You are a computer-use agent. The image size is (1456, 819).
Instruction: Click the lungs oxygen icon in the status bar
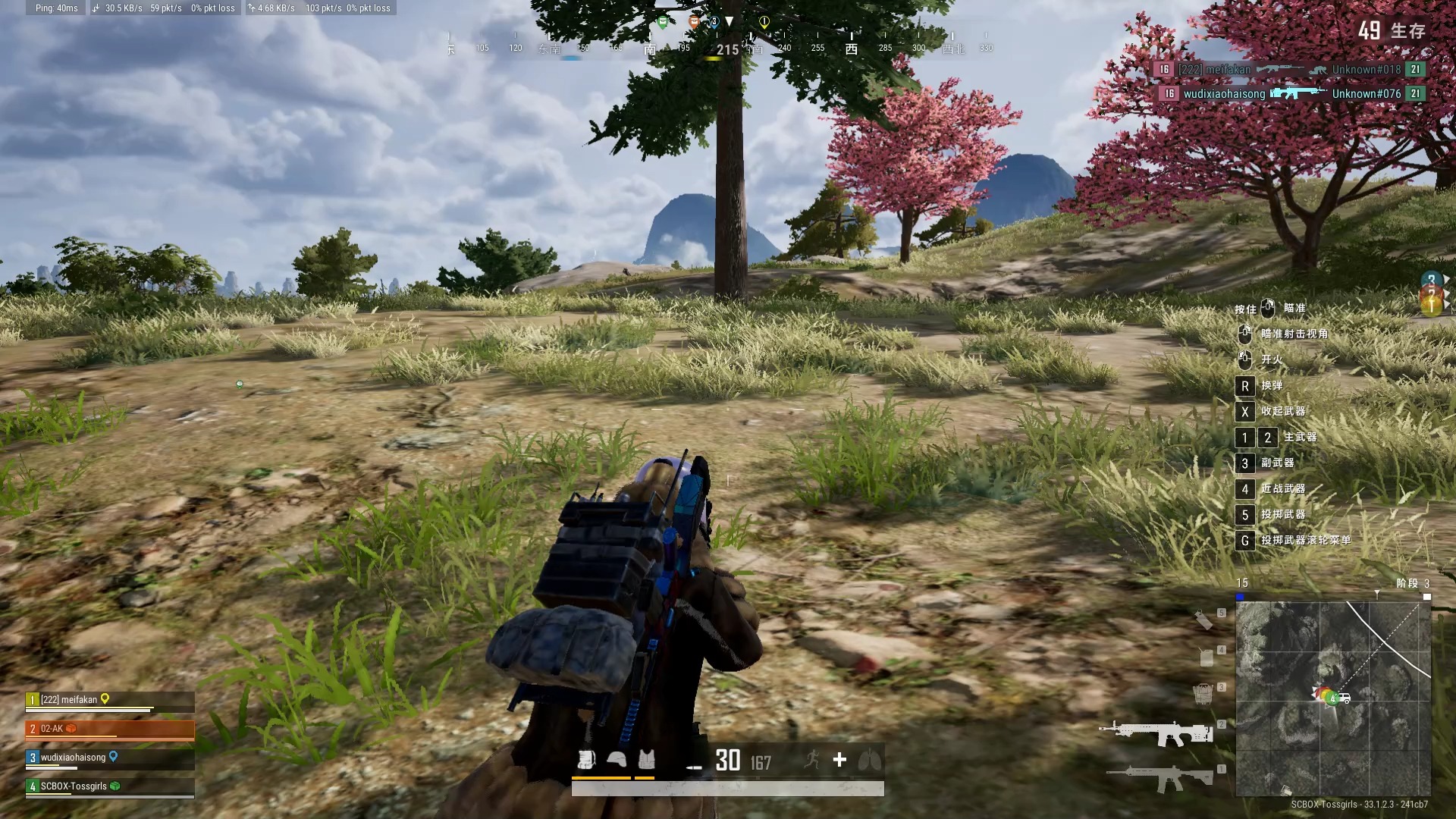tap(869, 759)
